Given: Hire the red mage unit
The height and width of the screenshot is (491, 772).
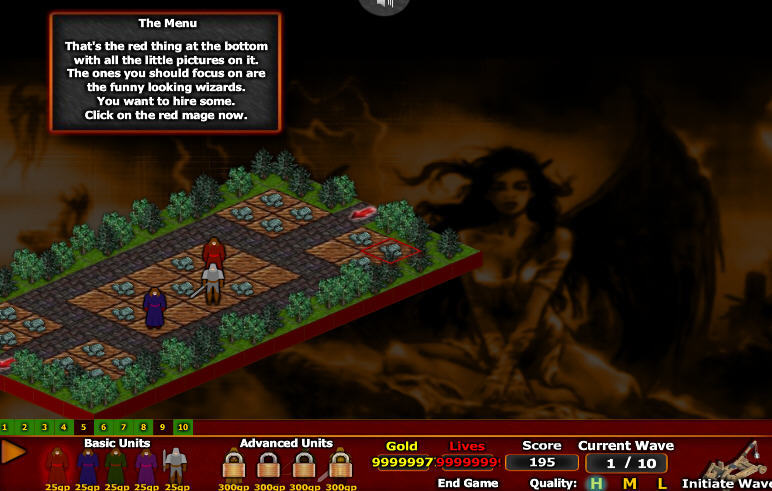Looking at the screenshot, I should pyautogui.click(x=58, y=465).
